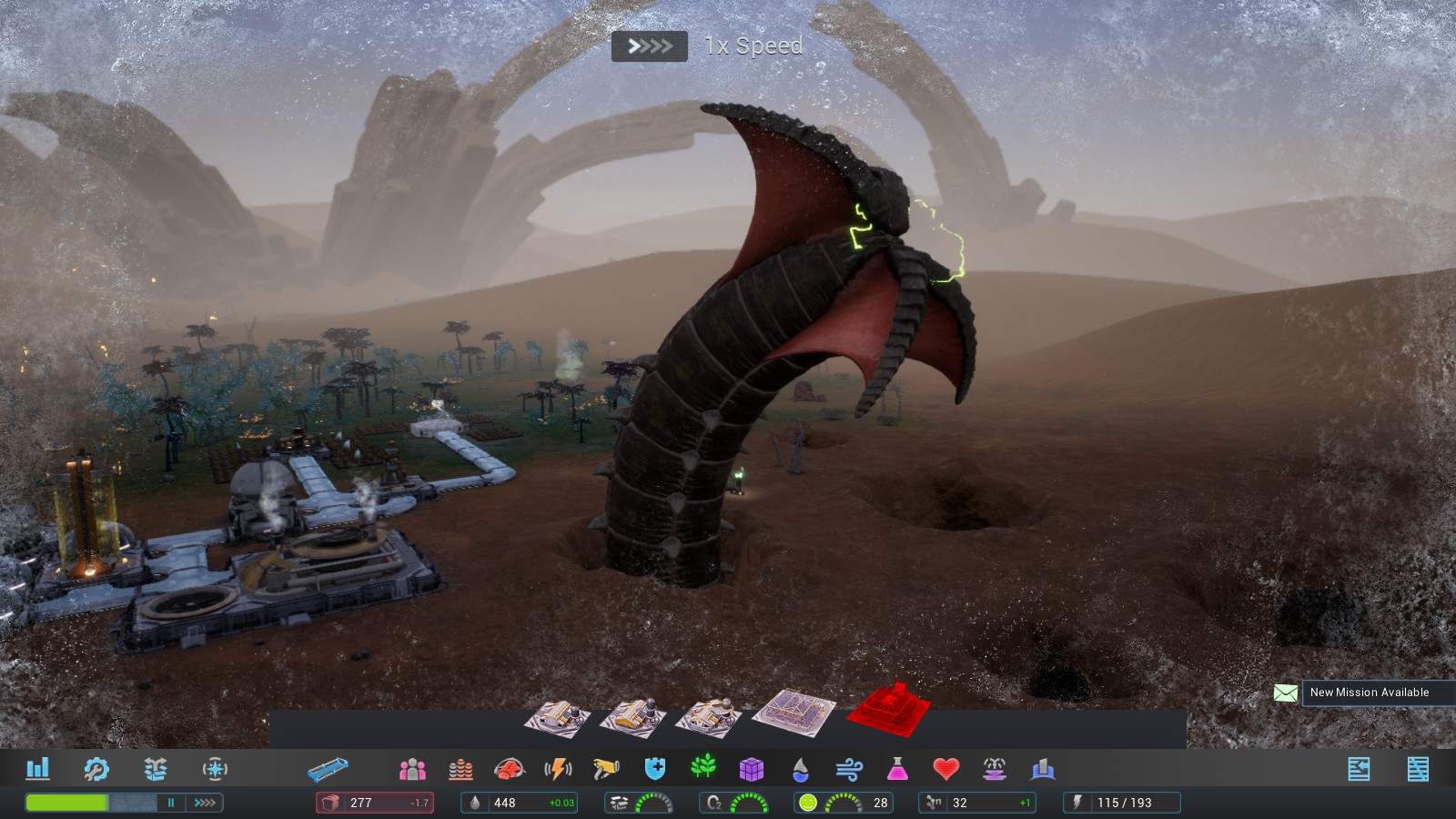Viewport: 1456px width, 819px height.
Task: Select the compass star target icon
Action: point(215,769)
